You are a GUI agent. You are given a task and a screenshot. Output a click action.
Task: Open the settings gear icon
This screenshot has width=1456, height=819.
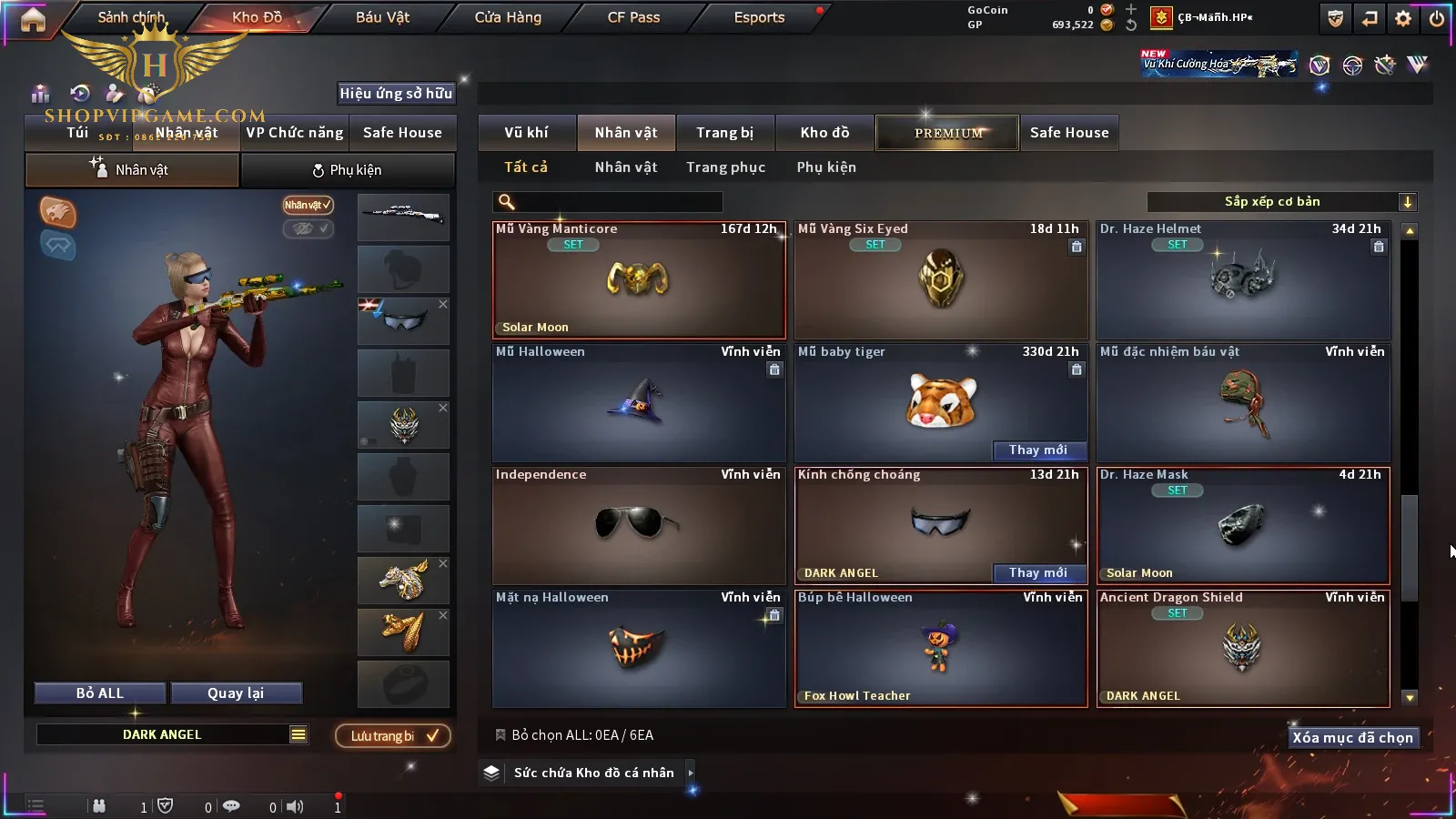coord(1403,18)
